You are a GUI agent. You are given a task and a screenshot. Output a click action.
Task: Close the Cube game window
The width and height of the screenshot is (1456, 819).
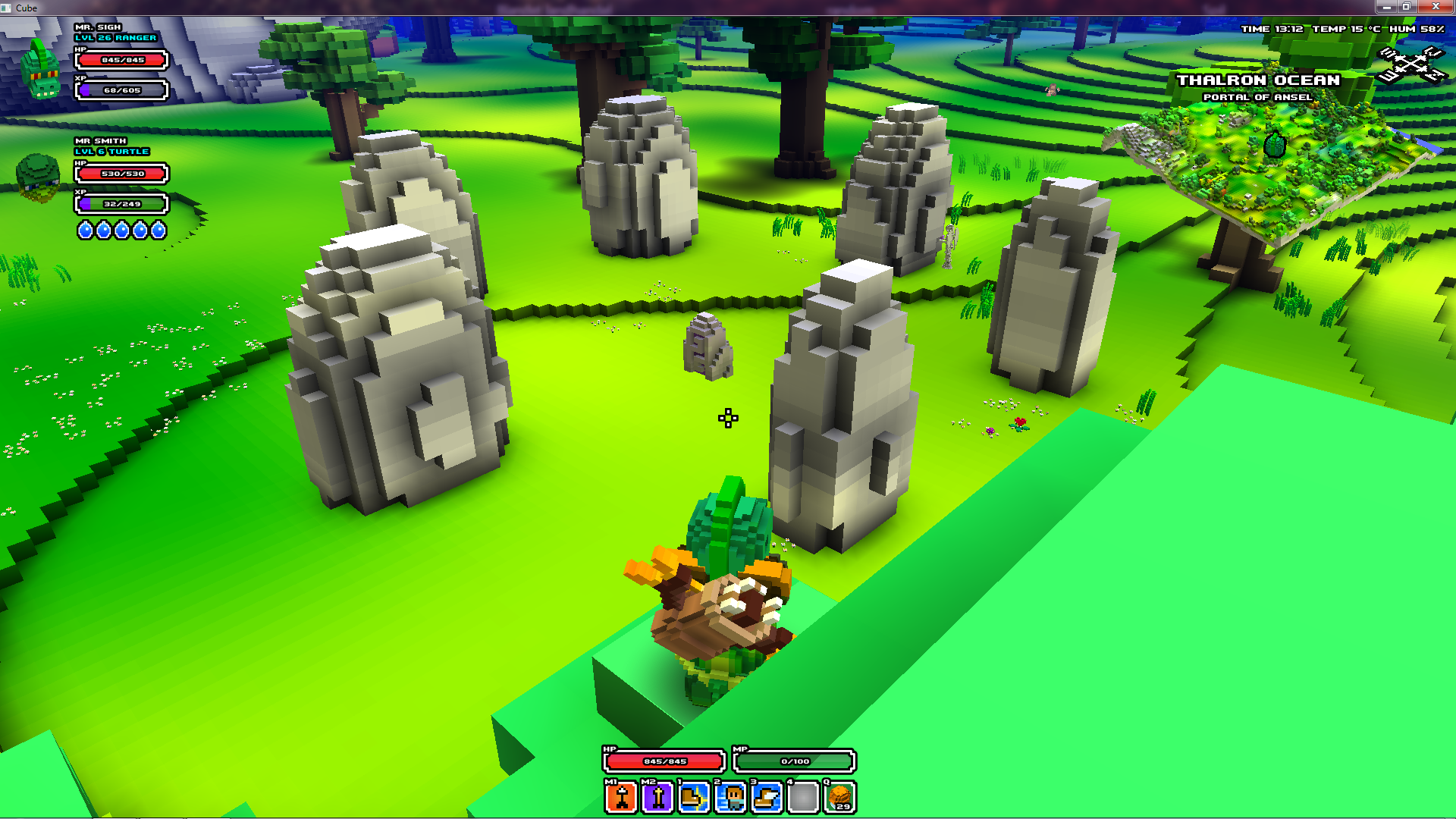1435,7
